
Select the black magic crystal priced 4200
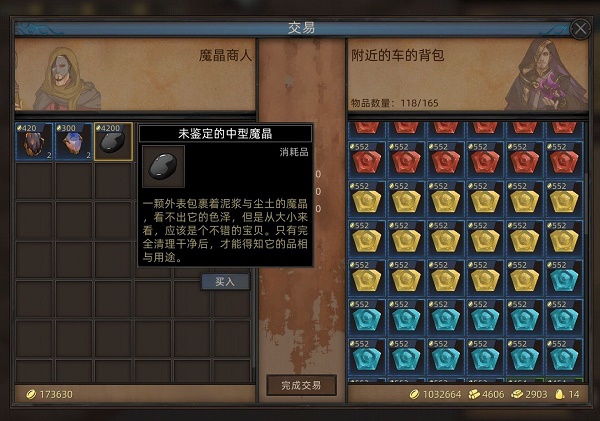tap(113, 141)
